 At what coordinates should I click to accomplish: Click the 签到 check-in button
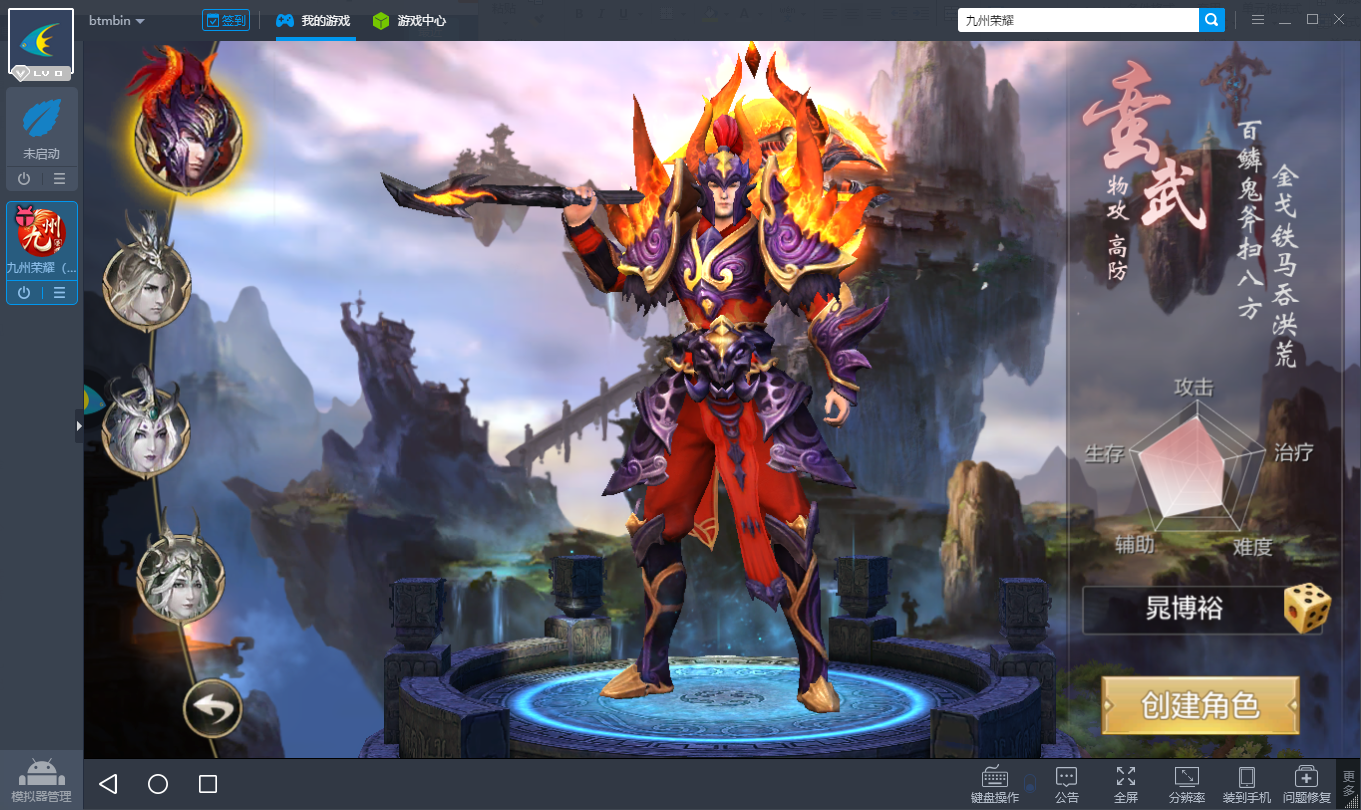point(225,20)
